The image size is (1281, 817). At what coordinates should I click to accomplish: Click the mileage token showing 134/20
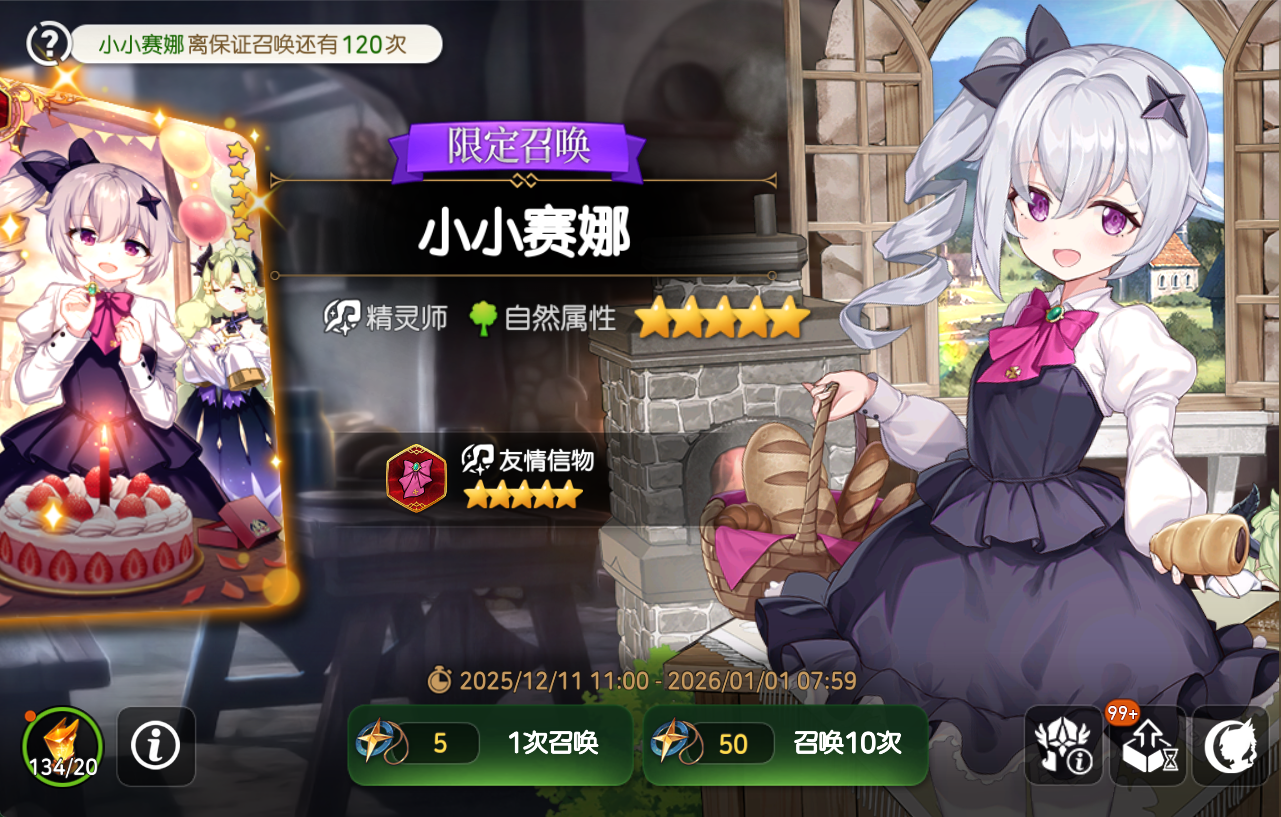[x=61, y=745]
